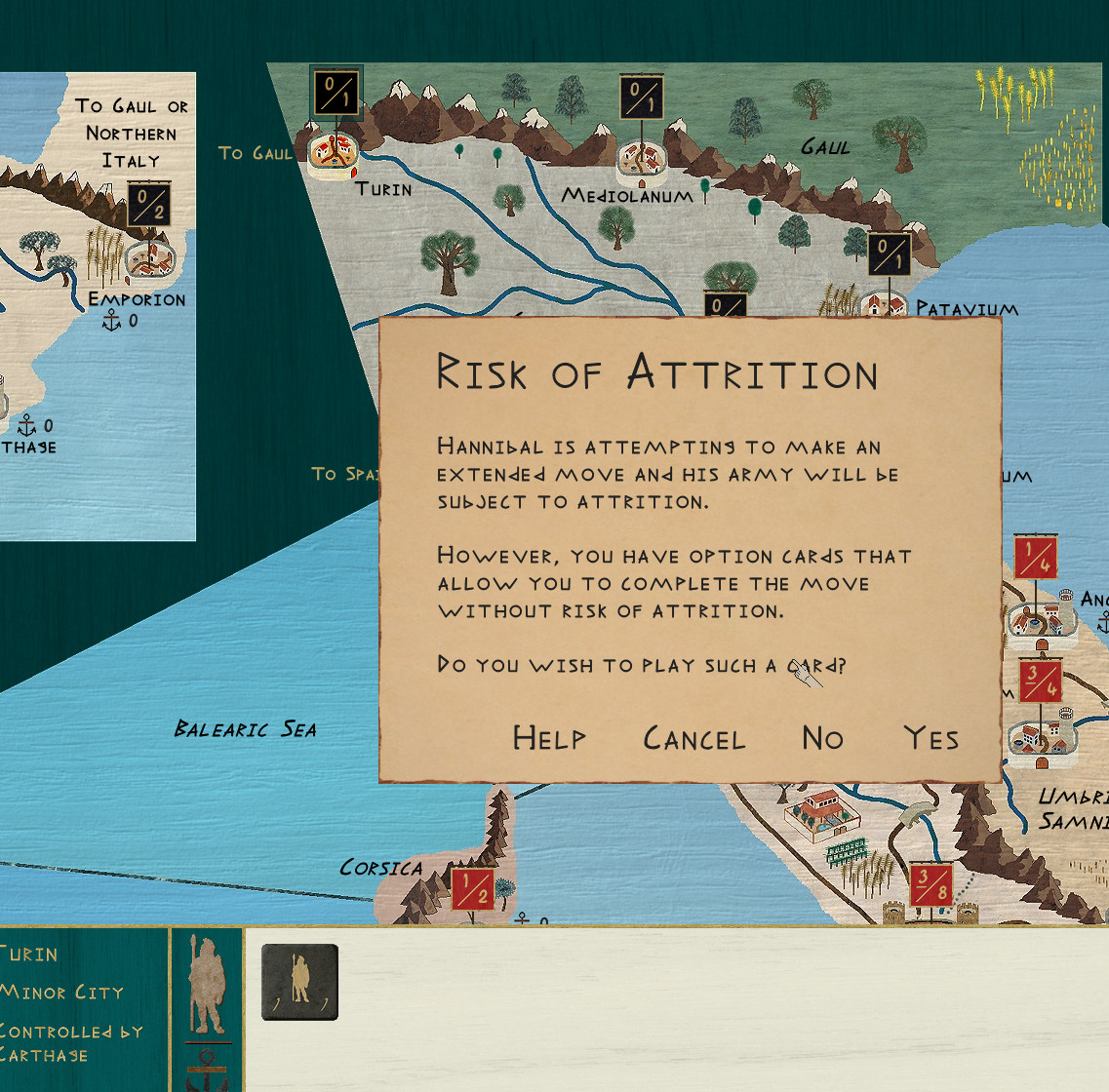Pick the soldier unit token in tray

point(299,982)
